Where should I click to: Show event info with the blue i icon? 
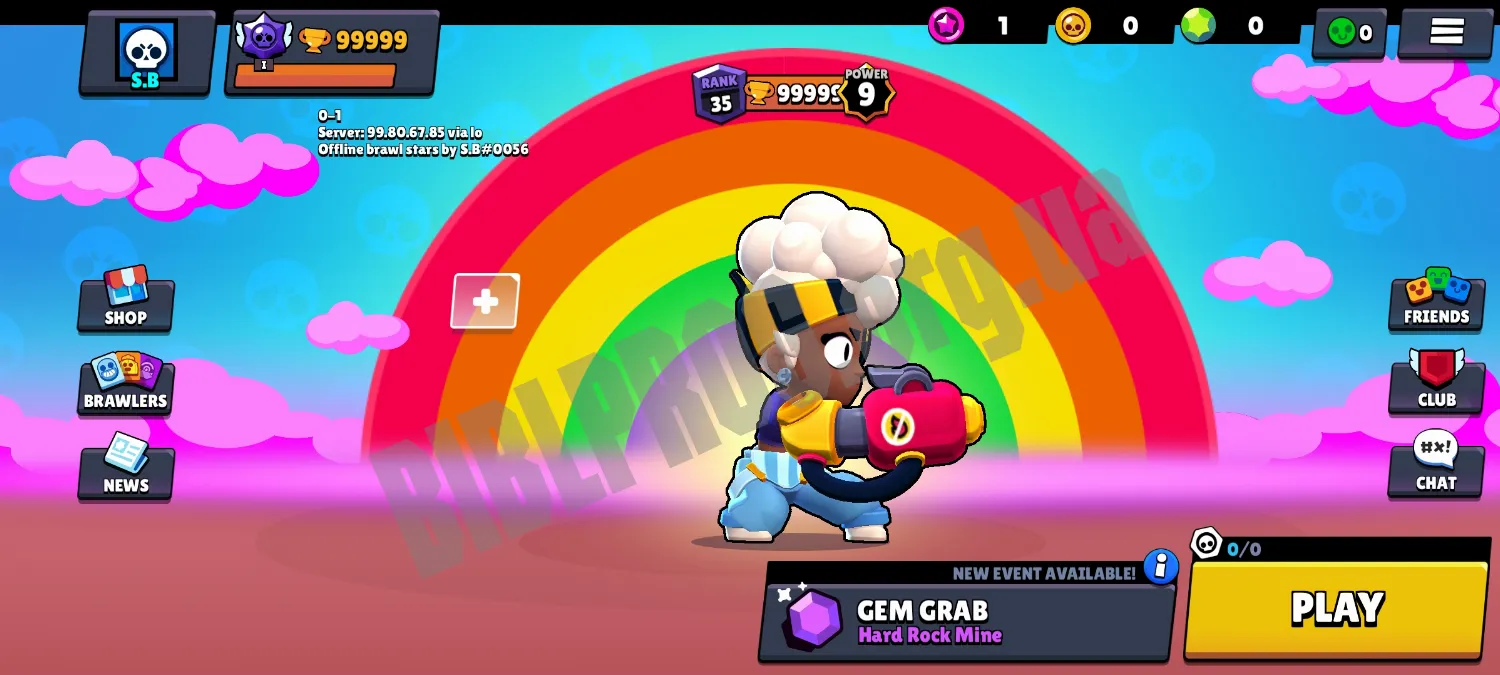click(1160, 567)
